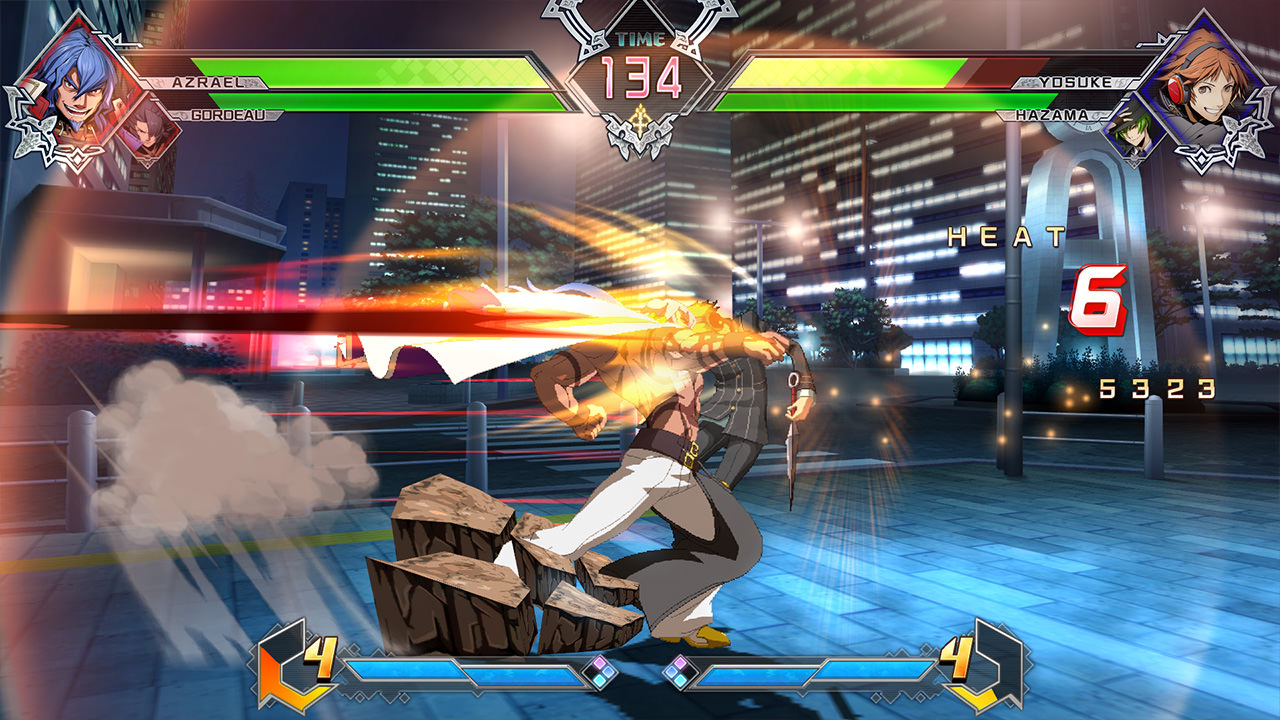Select the GORDEAU name tab
Screen dimensions: 1280x720
(230, 116)
